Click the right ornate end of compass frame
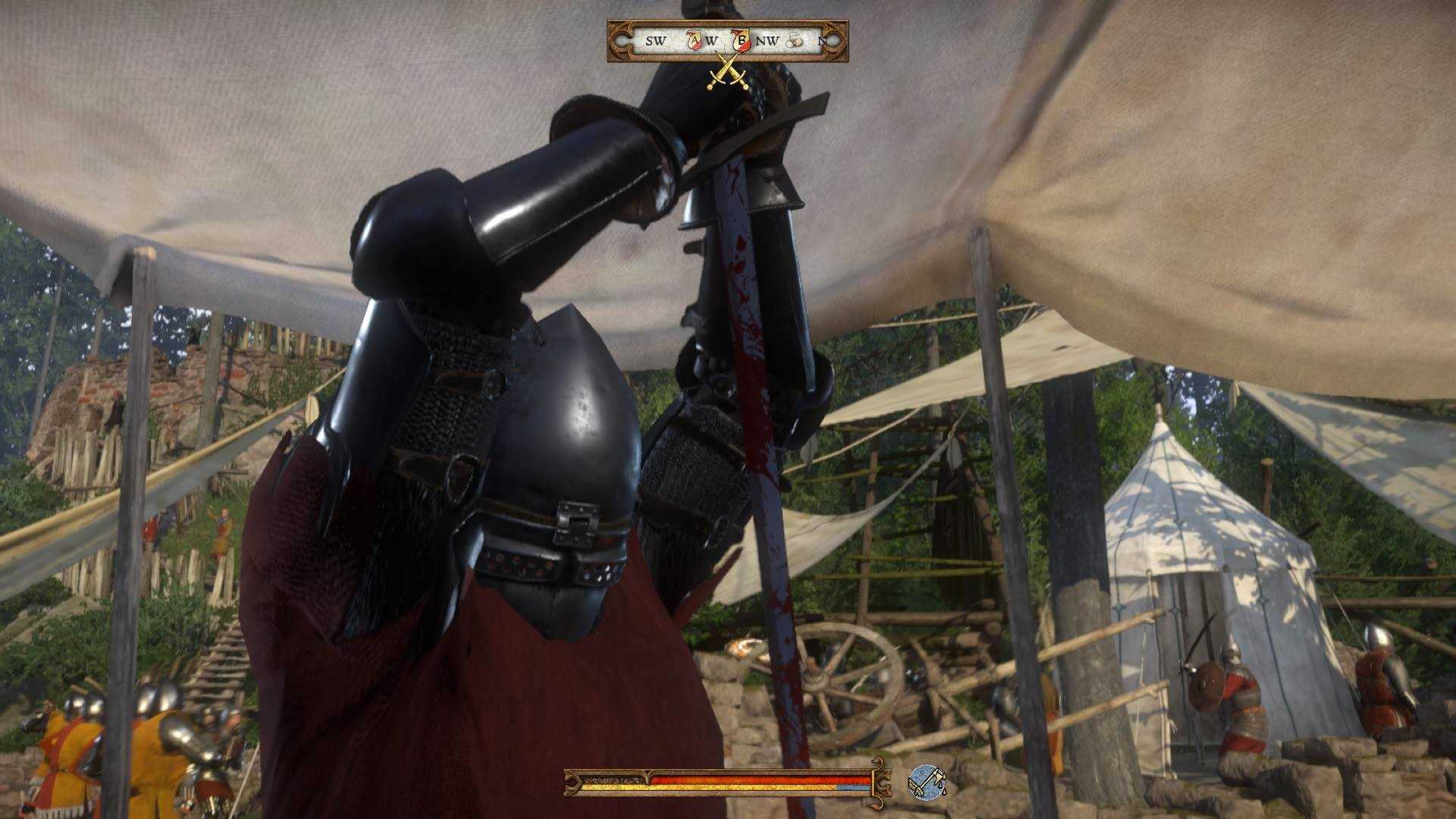Image resolution: width=1456 pixels, height=819 pixels. tap(833, 42)
